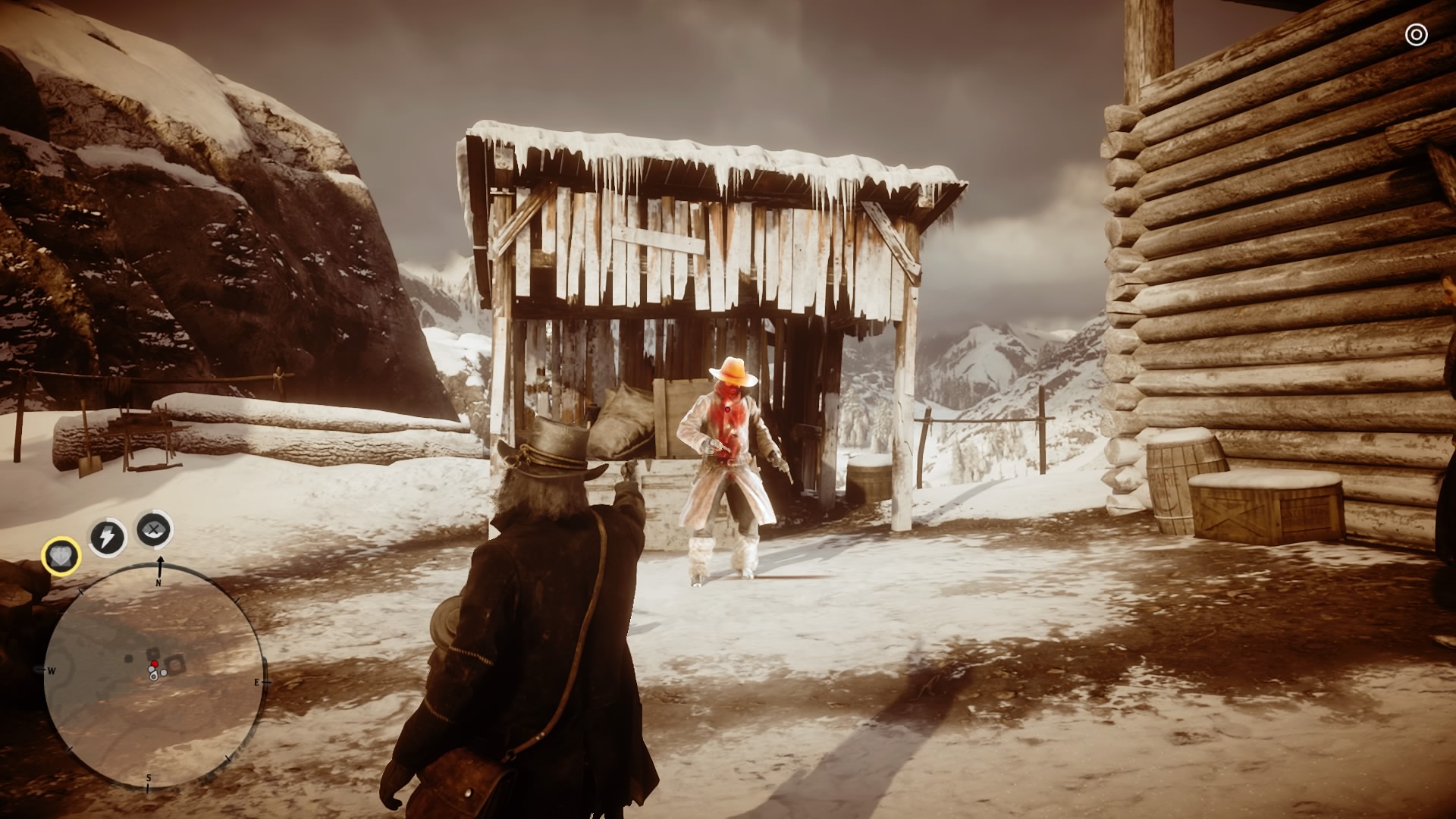
Task: Click the gray companion blip on the minimap
Action: [x=164, y=672]
